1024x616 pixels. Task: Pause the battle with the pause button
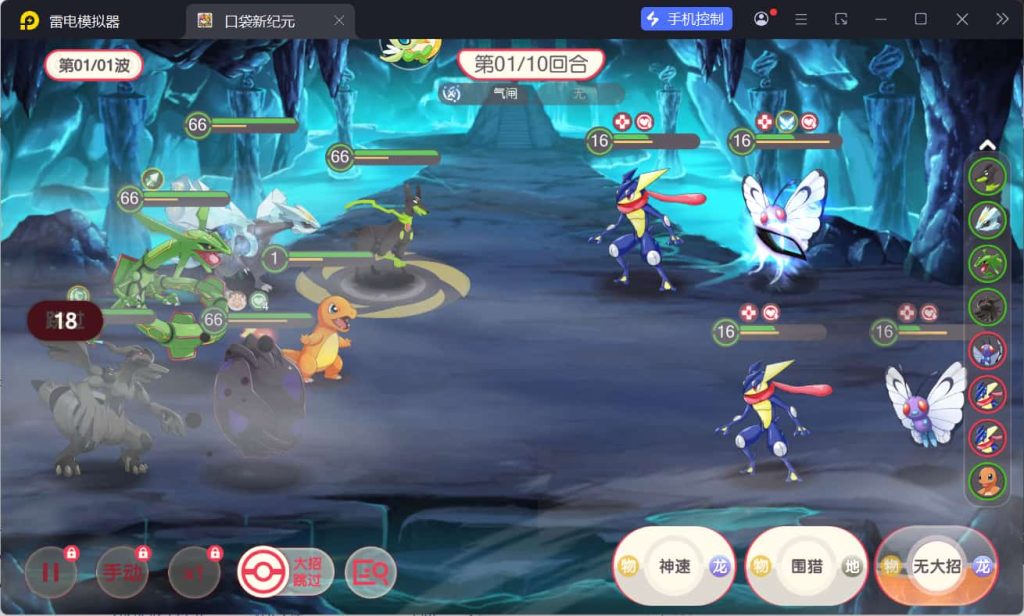(50, 572)
